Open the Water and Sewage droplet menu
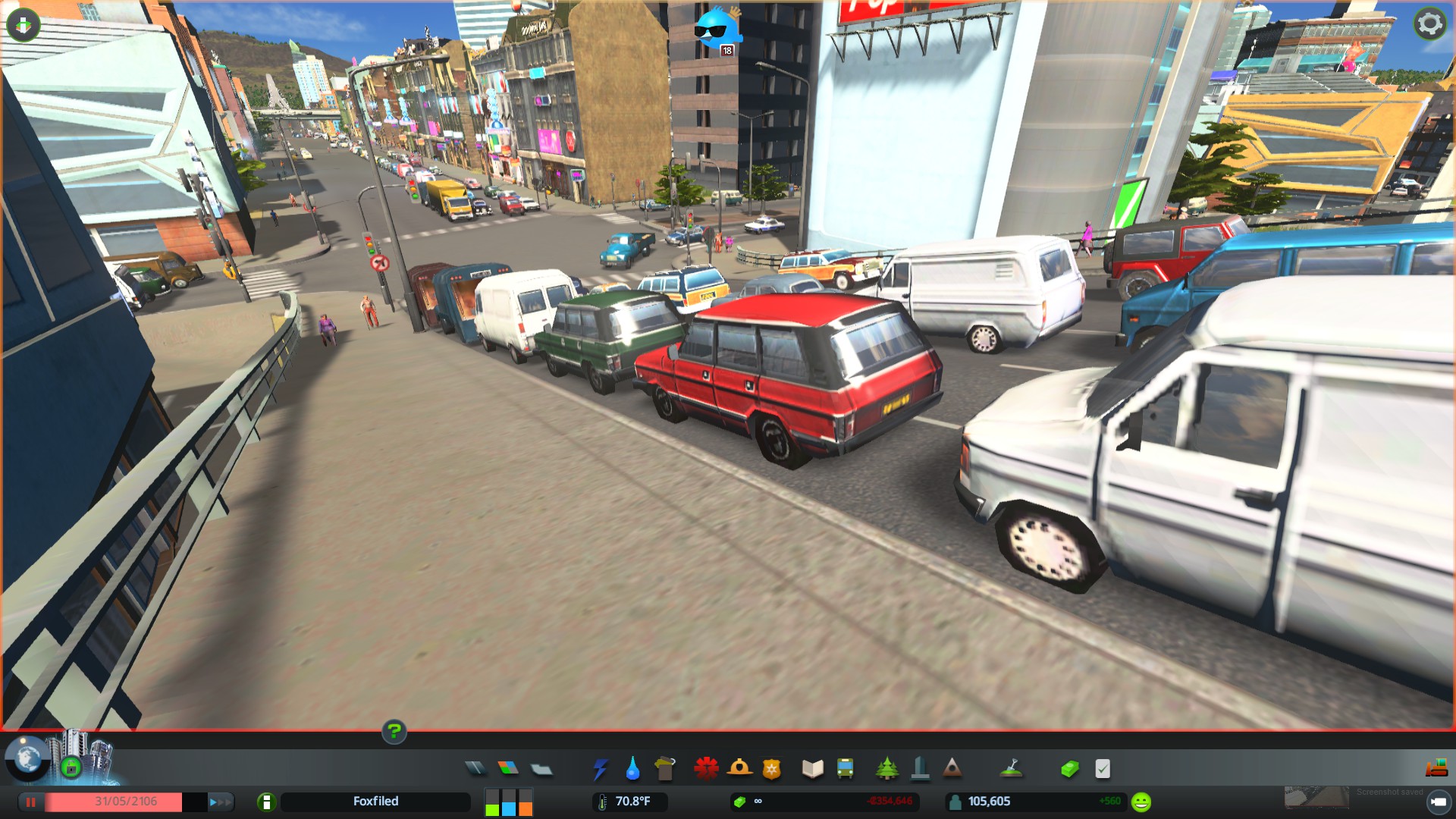The height and width of the screenshot is (819, 1456). coord(632,769)
